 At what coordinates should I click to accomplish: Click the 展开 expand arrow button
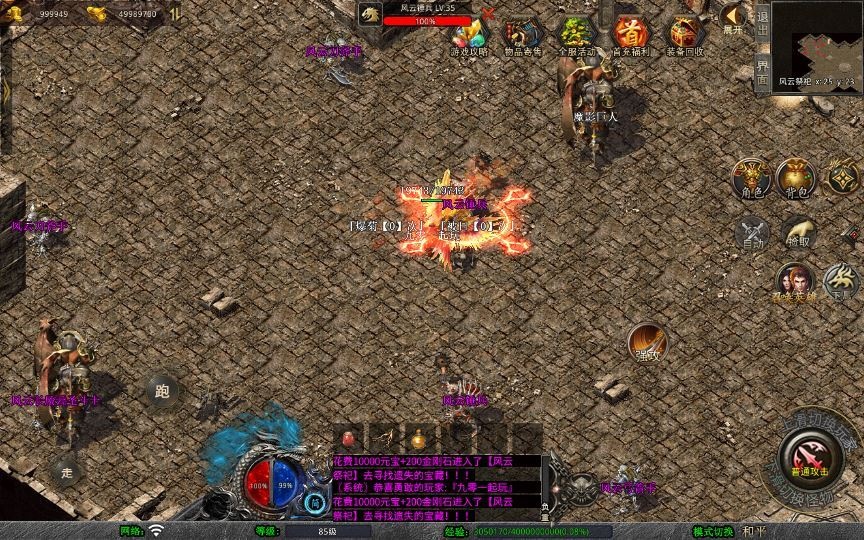pyautogui.click(x=734, y=18)
